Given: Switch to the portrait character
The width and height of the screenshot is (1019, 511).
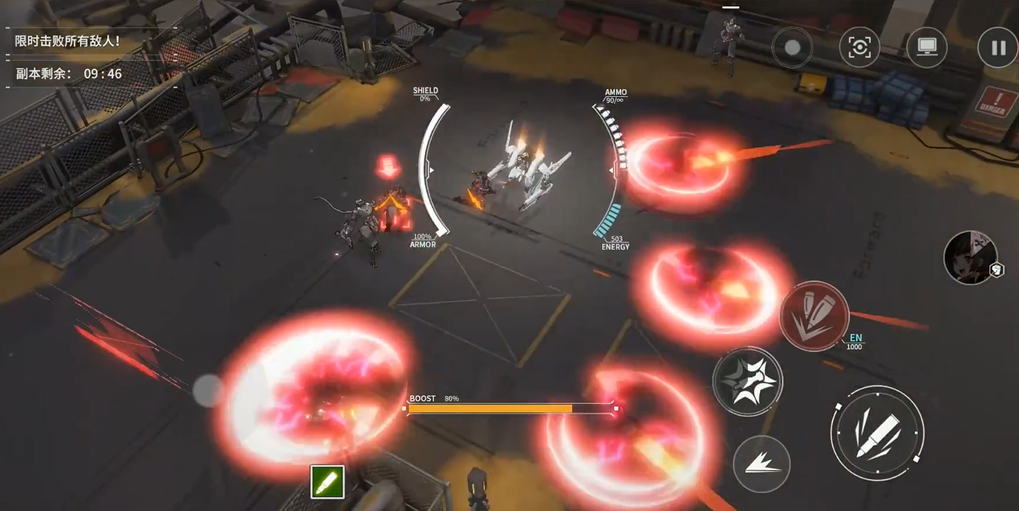Looking at the screenshot, I should click(x=970, y=257).
